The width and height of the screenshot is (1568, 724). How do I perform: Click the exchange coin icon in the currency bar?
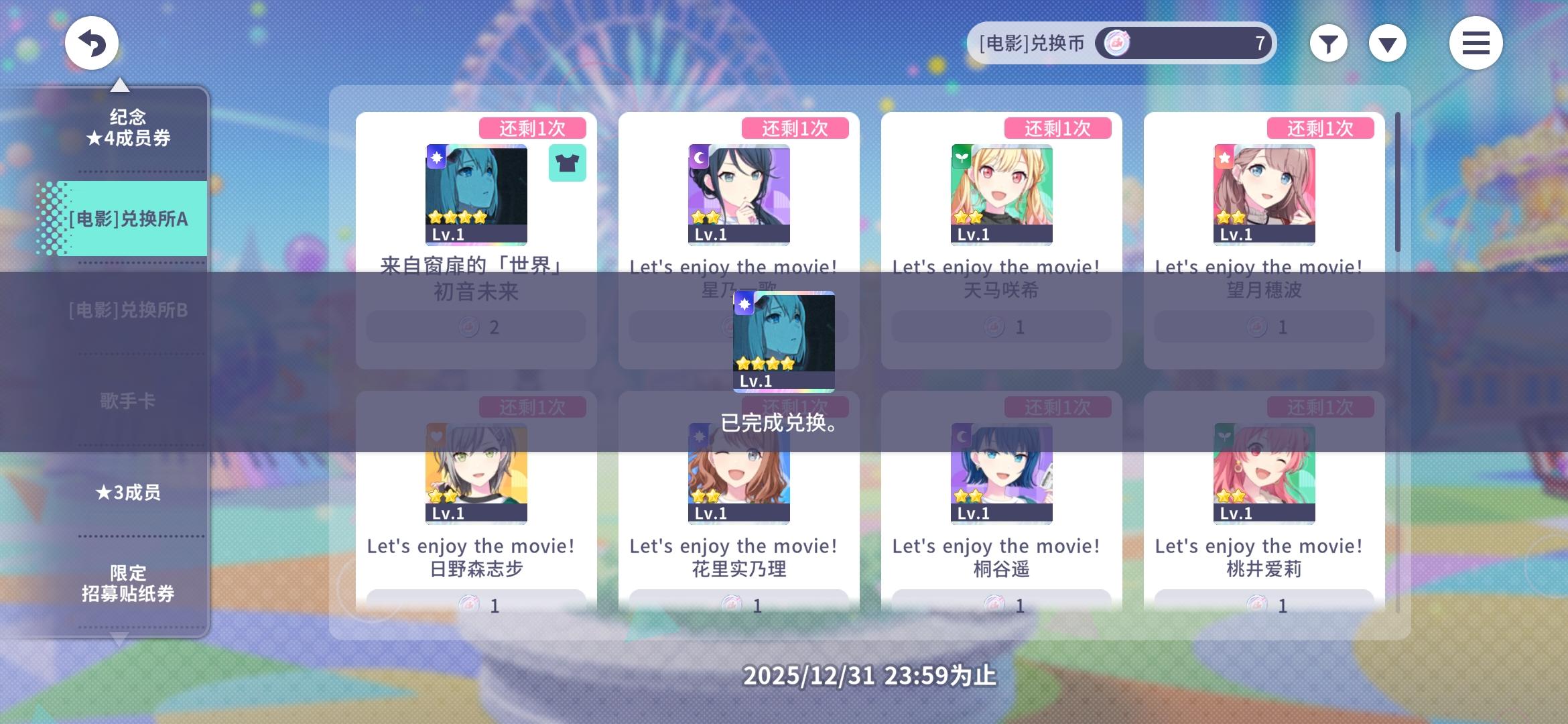click(x=1116, y=42)
